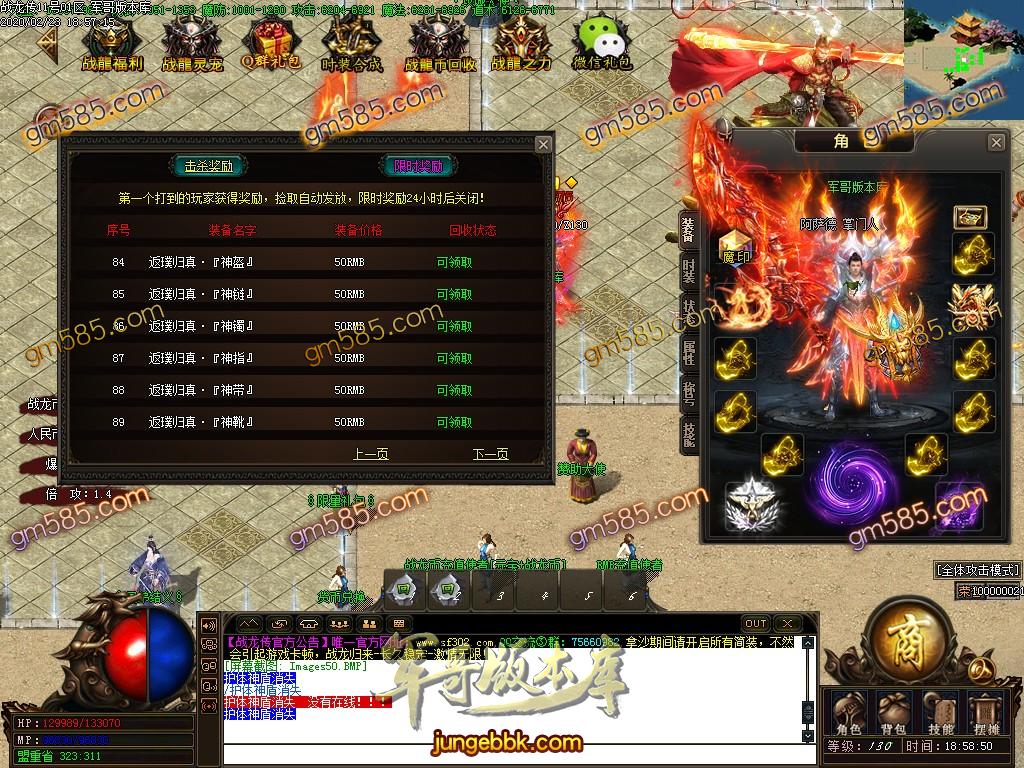This screenshot has height=768, width=1024.
Task: Click the OUT button above chat
Action: pyautogui.click(x=756, y=623)
